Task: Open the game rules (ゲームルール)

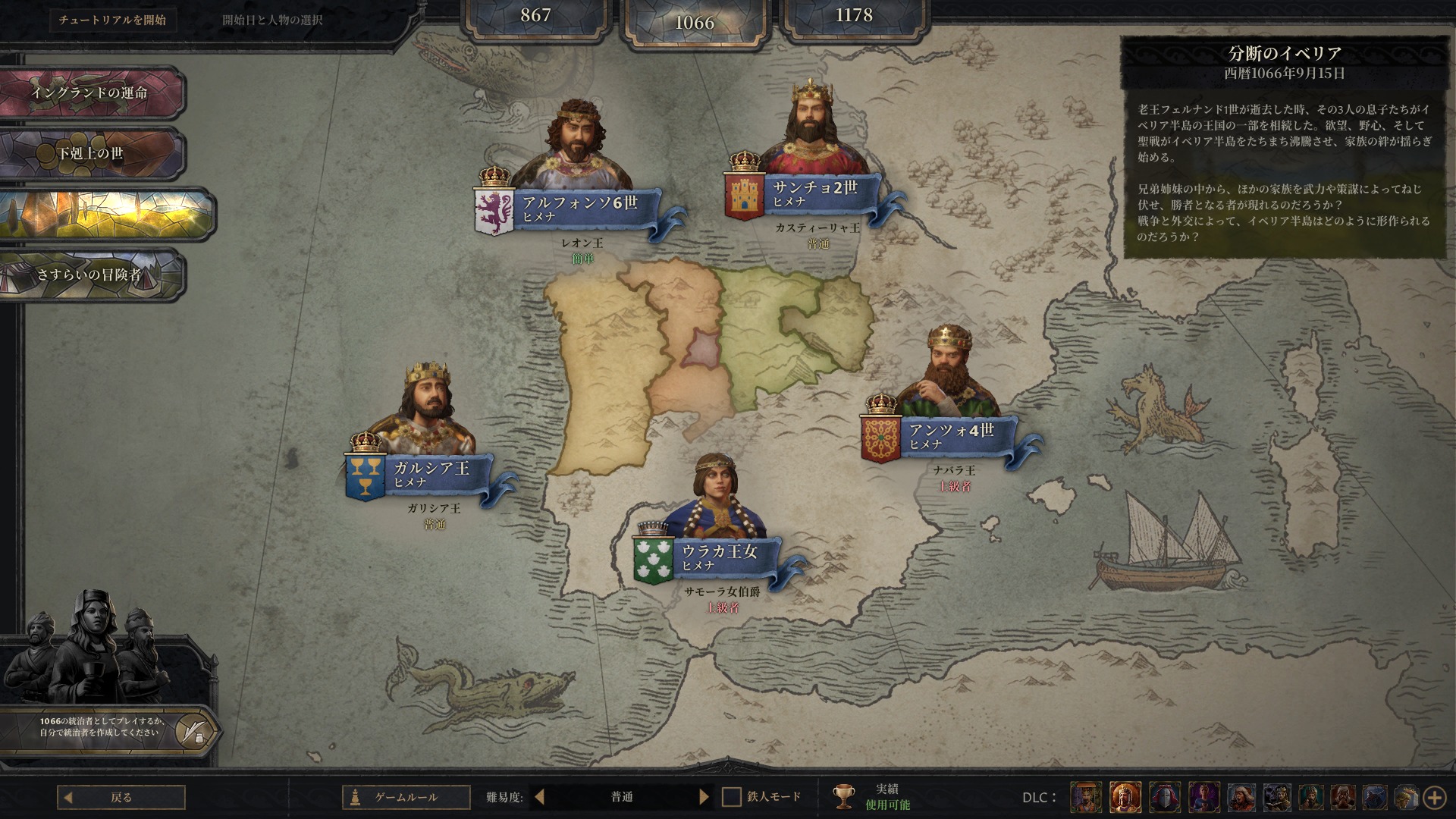Action: (406, 797)
